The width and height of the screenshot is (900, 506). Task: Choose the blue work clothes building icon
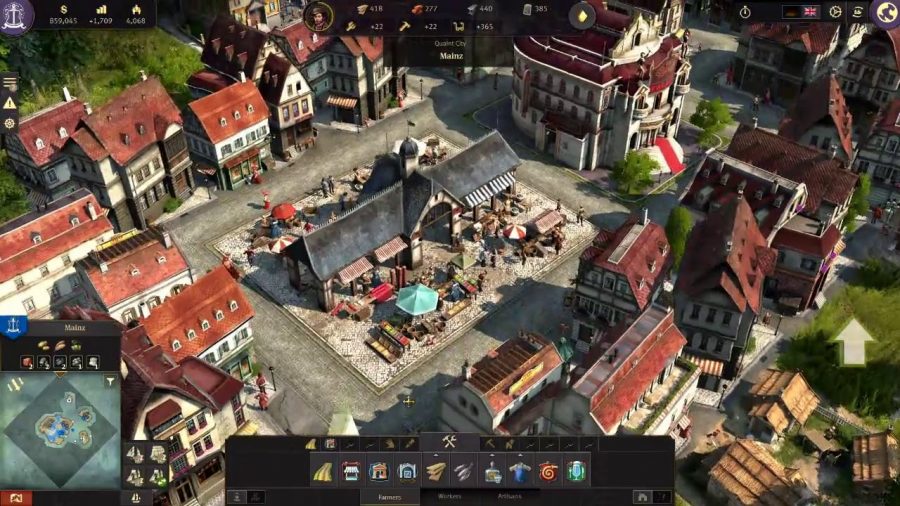tap(519, 471)
